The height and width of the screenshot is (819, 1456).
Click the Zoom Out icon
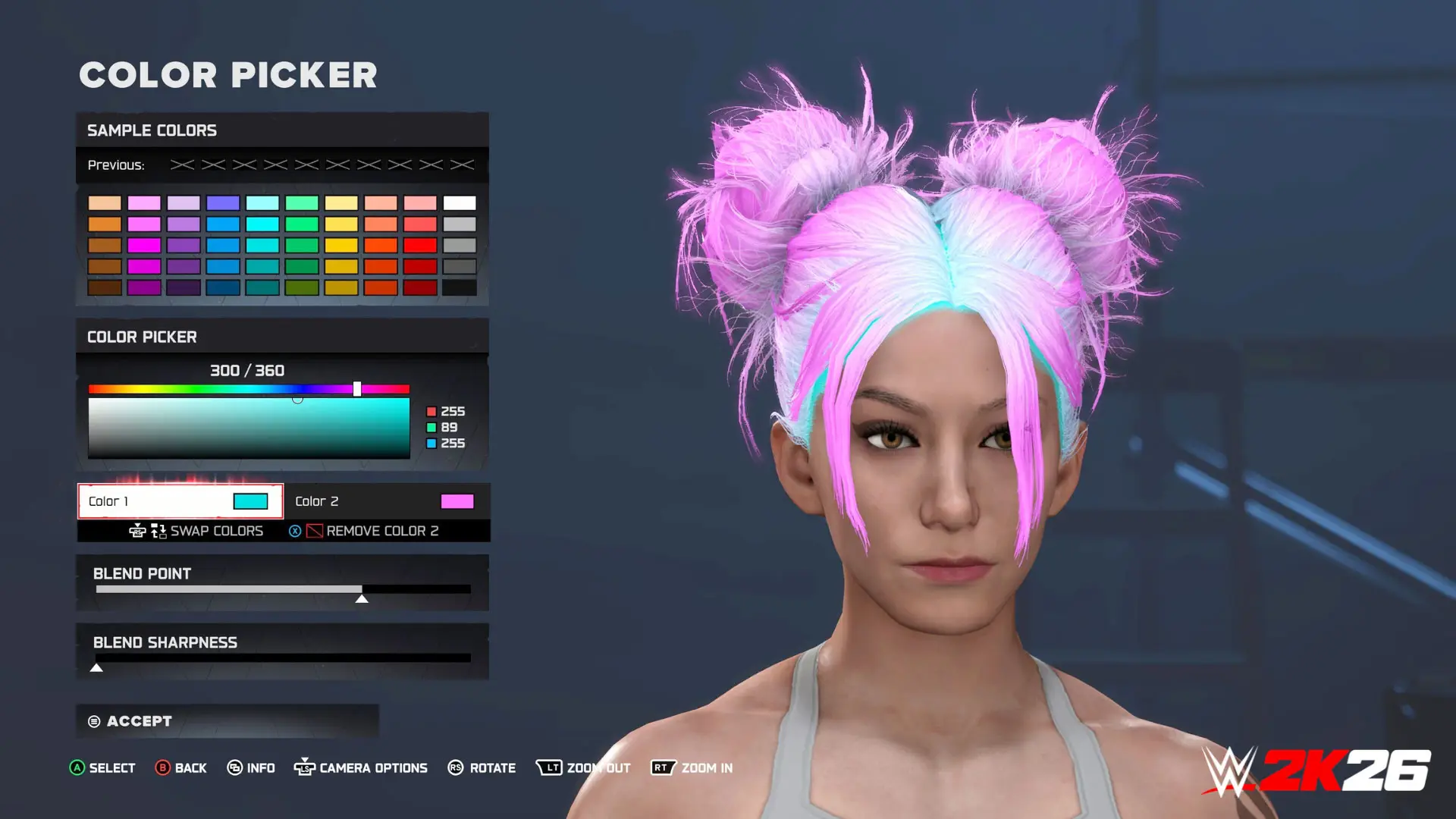(x=548, y=767)
